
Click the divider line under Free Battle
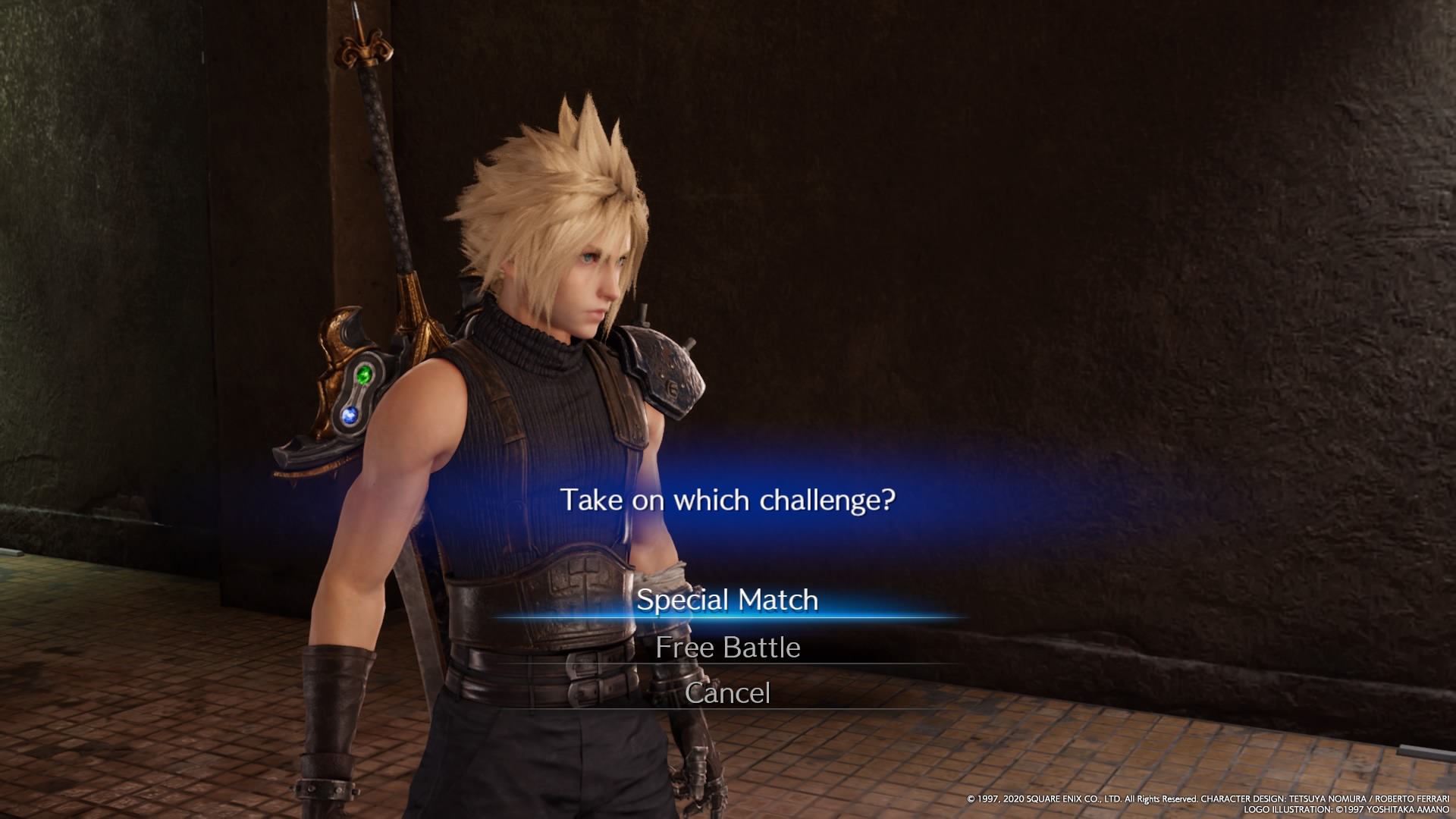click(728, 666)
